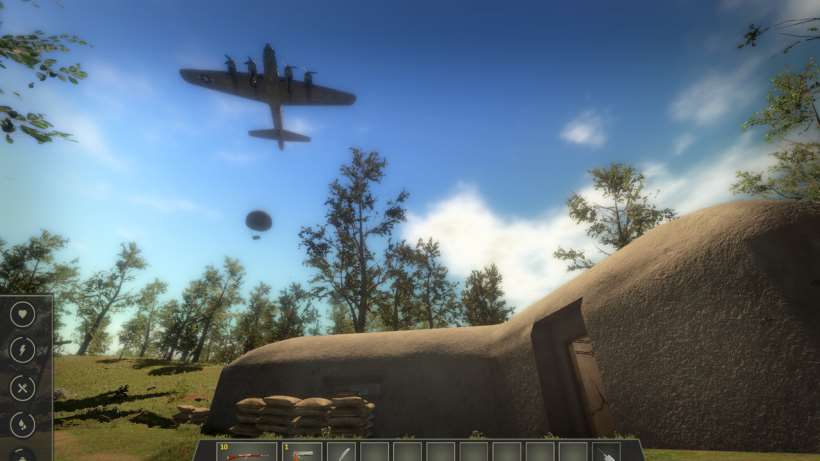Select the last hotbar slot's tool

[x=607, y=452]
